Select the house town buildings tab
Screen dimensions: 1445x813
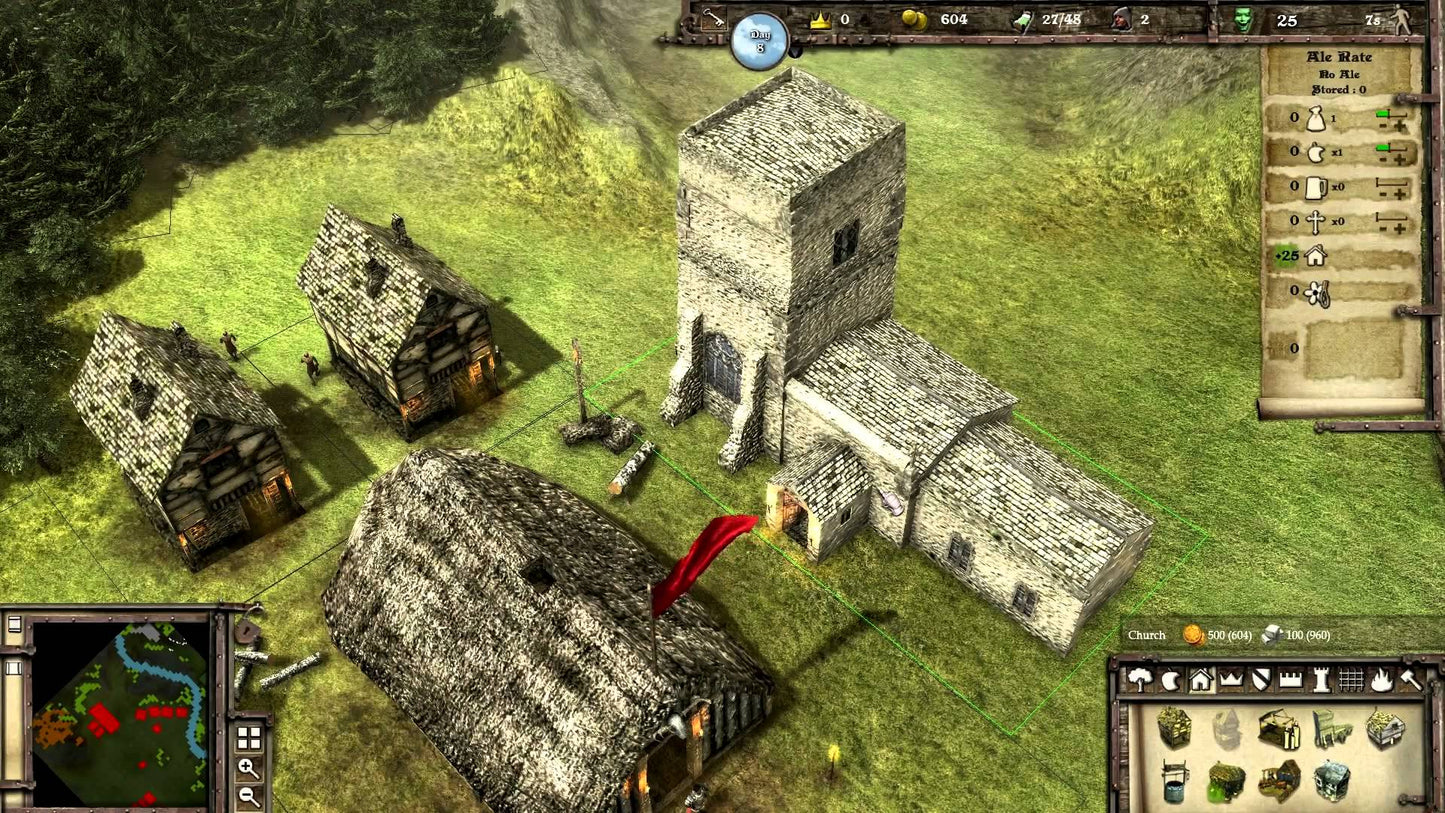pos(1200,680)
